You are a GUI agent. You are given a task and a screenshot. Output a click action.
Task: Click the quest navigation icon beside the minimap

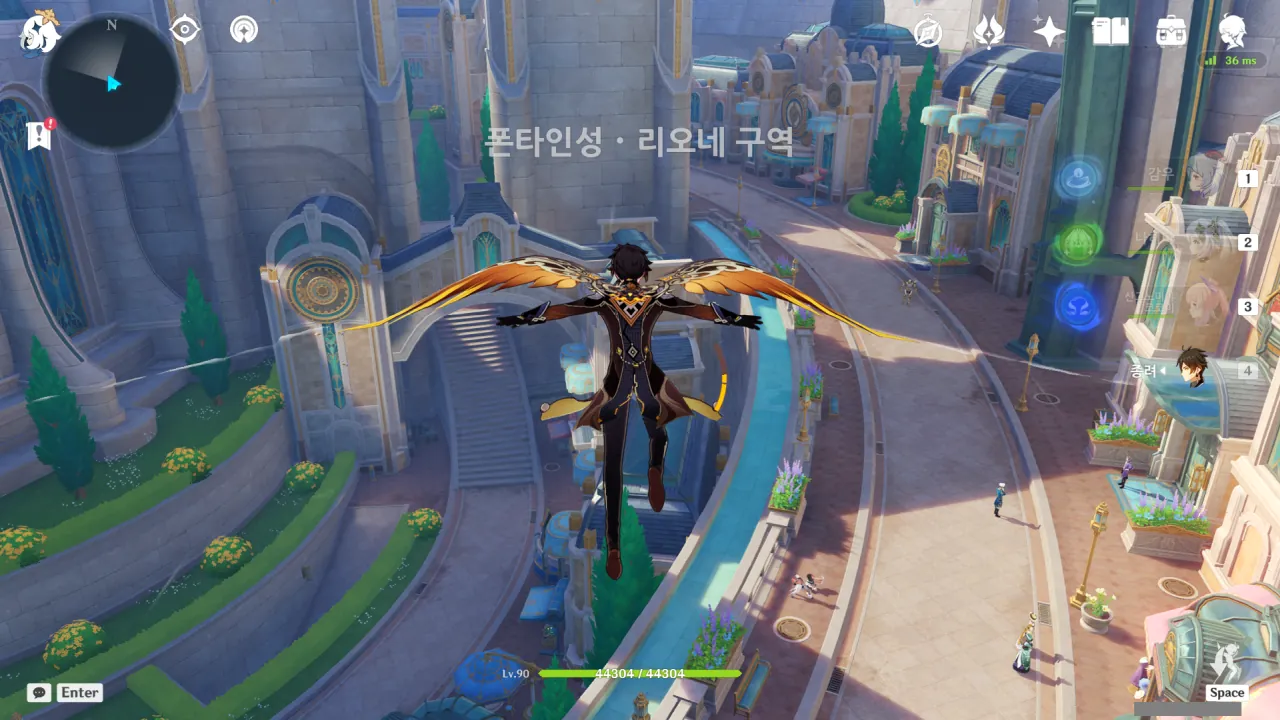185,30
